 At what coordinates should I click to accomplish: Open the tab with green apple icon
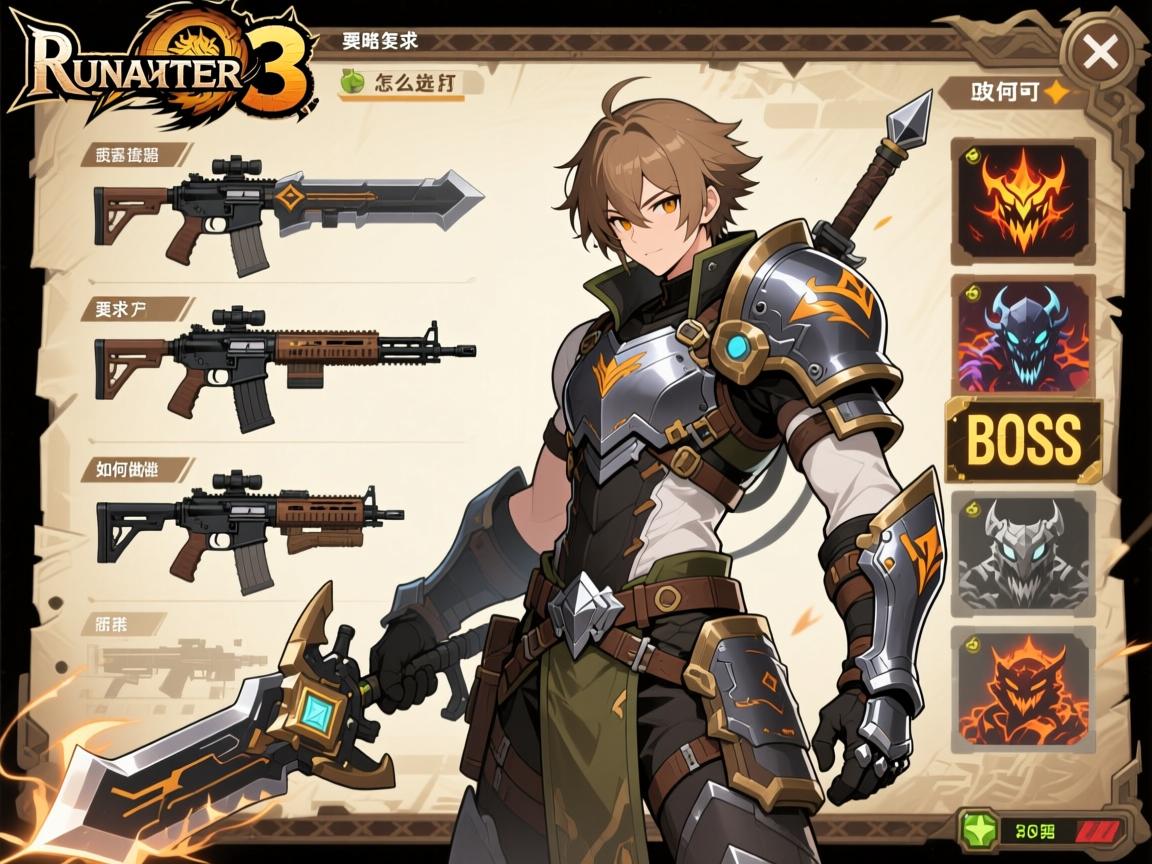point(402,83)
